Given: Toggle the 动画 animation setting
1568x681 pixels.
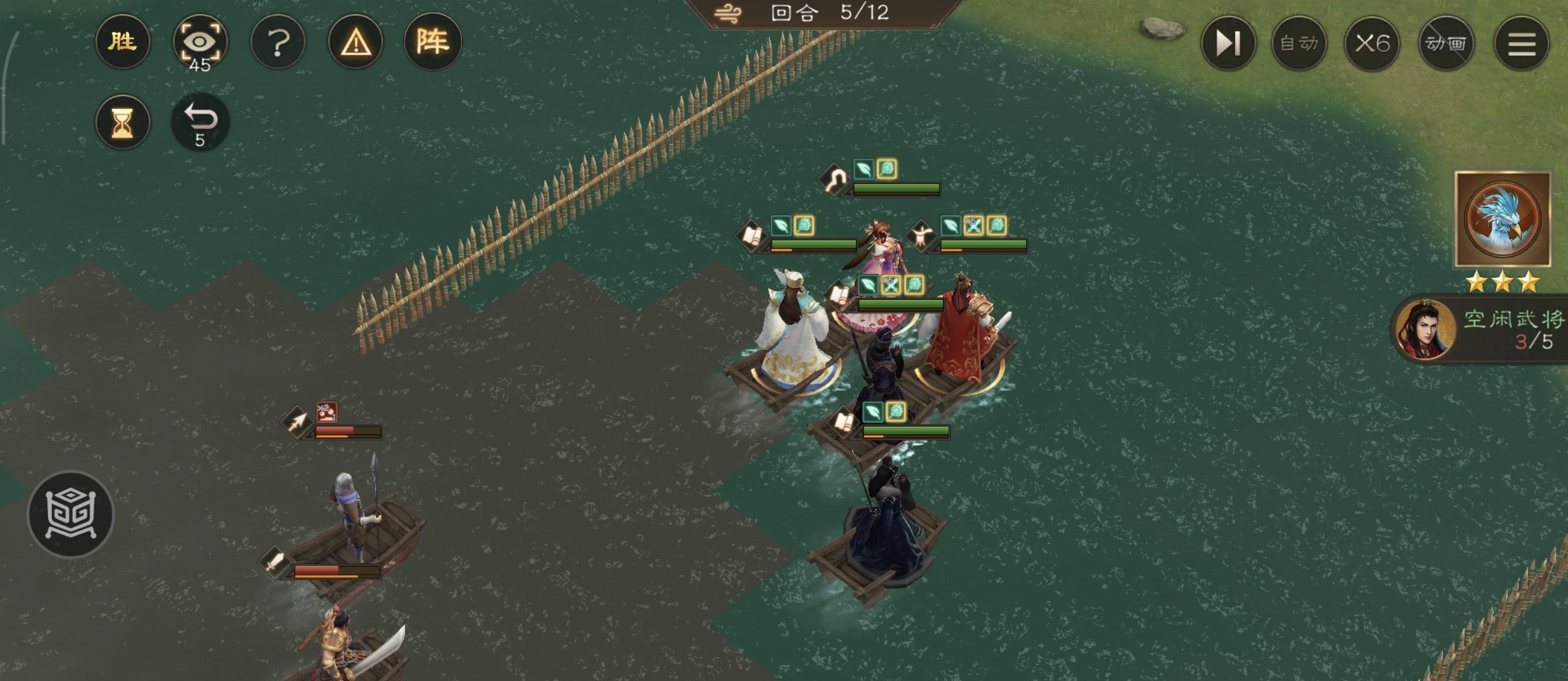Looking at the screenshot, I should (x=1446, y=43).
